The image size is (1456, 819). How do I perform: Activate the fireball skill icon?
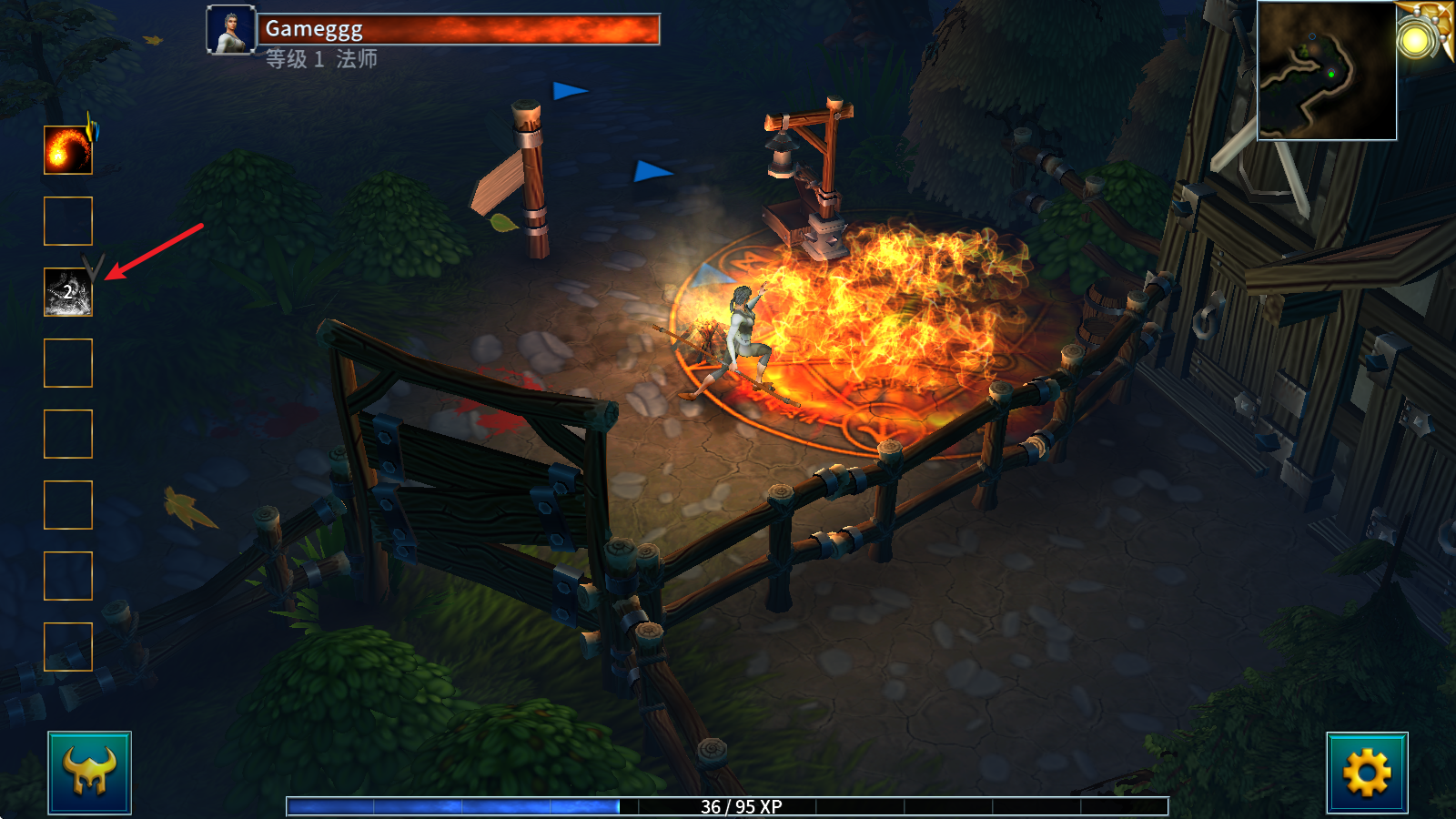pyautogui.click(x=68, y=150)
